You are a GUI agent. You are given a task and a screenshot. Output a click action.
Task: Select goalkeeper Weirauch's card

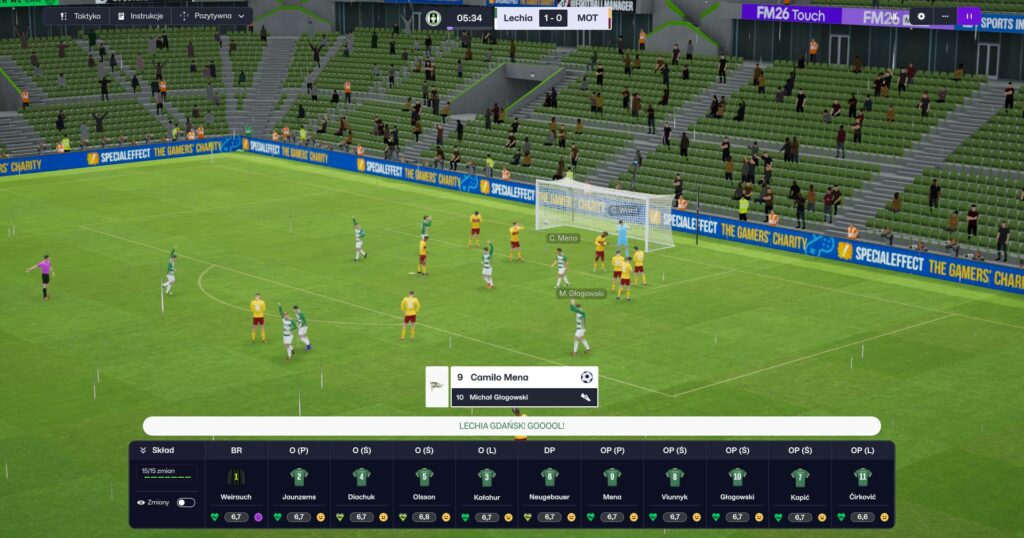point(236,485)
